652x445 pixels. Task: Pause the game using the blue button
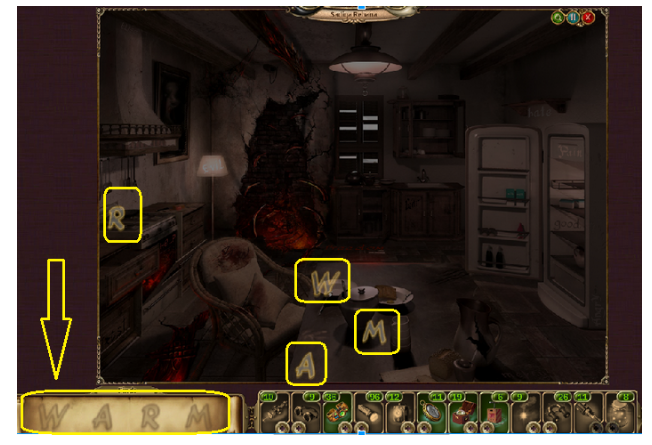572,17
